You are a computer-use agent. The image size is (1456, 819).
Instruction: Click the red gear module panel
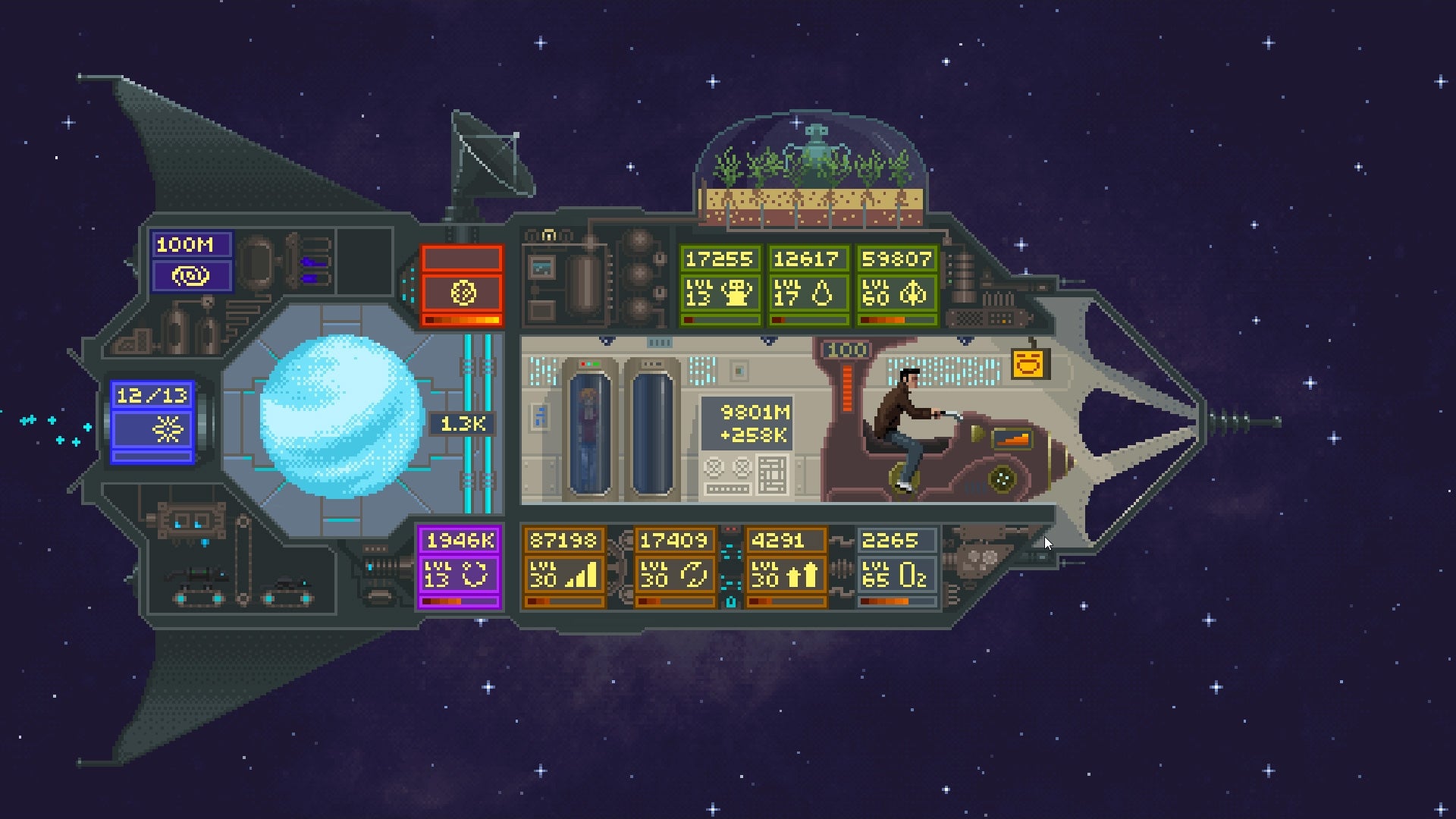462,286
